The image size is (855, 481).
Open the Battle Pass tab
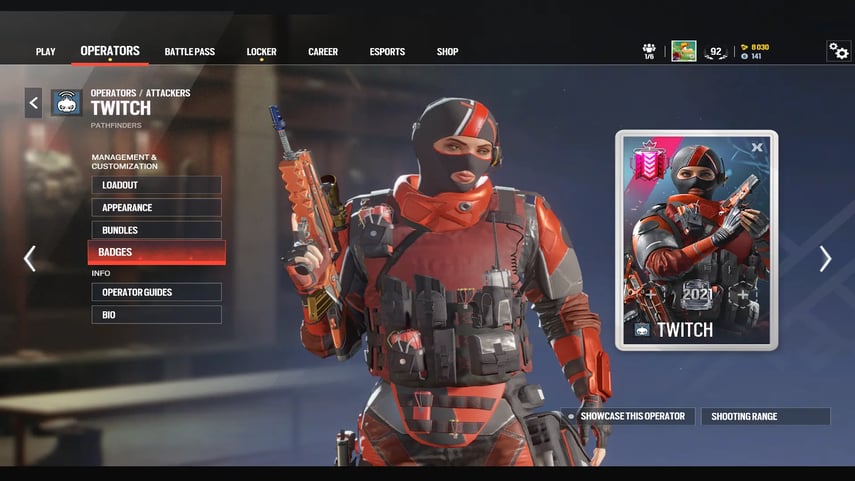click(190, 52)
